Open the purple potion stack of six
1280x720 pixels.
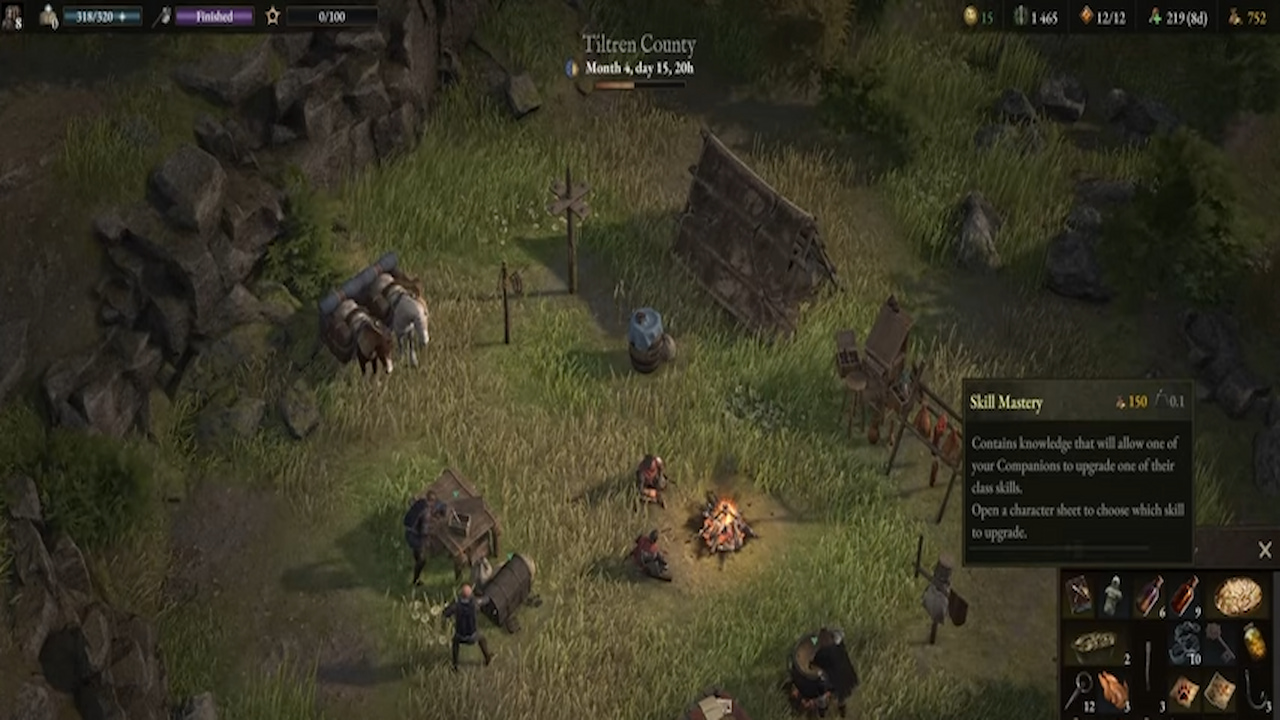click(1150, 594)
